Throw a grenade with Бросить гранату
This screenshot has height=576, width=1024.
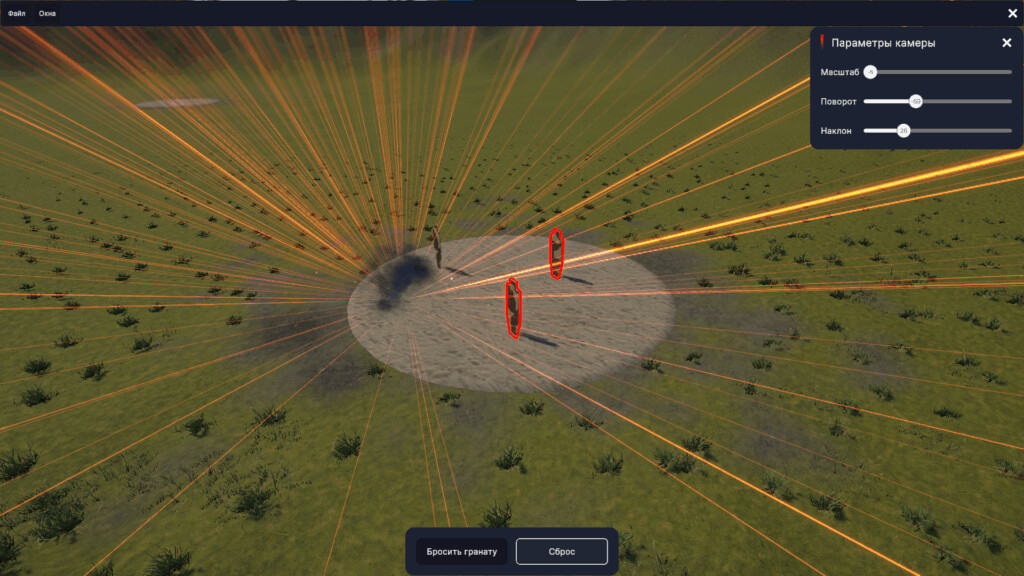[461, 552]
